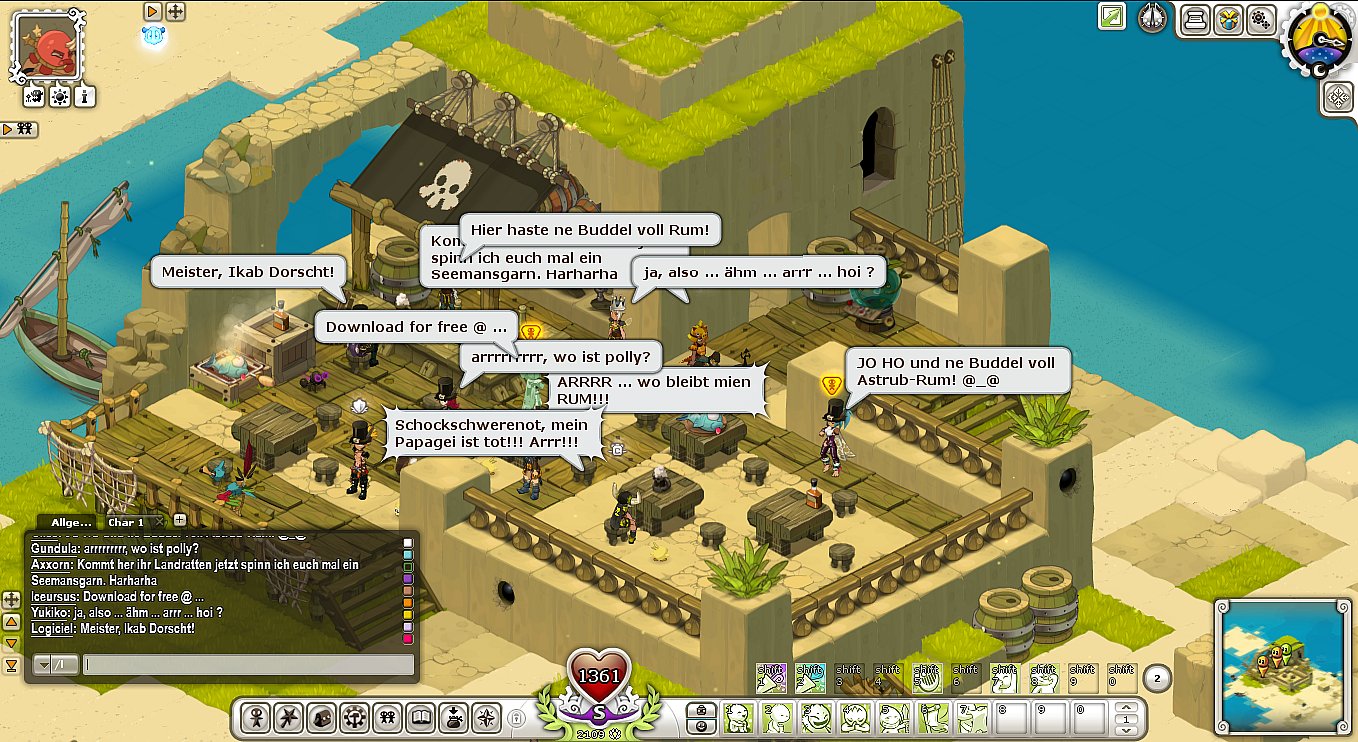
Task: Open the inventory bag-with-arrow button
Action: (454, 717)
